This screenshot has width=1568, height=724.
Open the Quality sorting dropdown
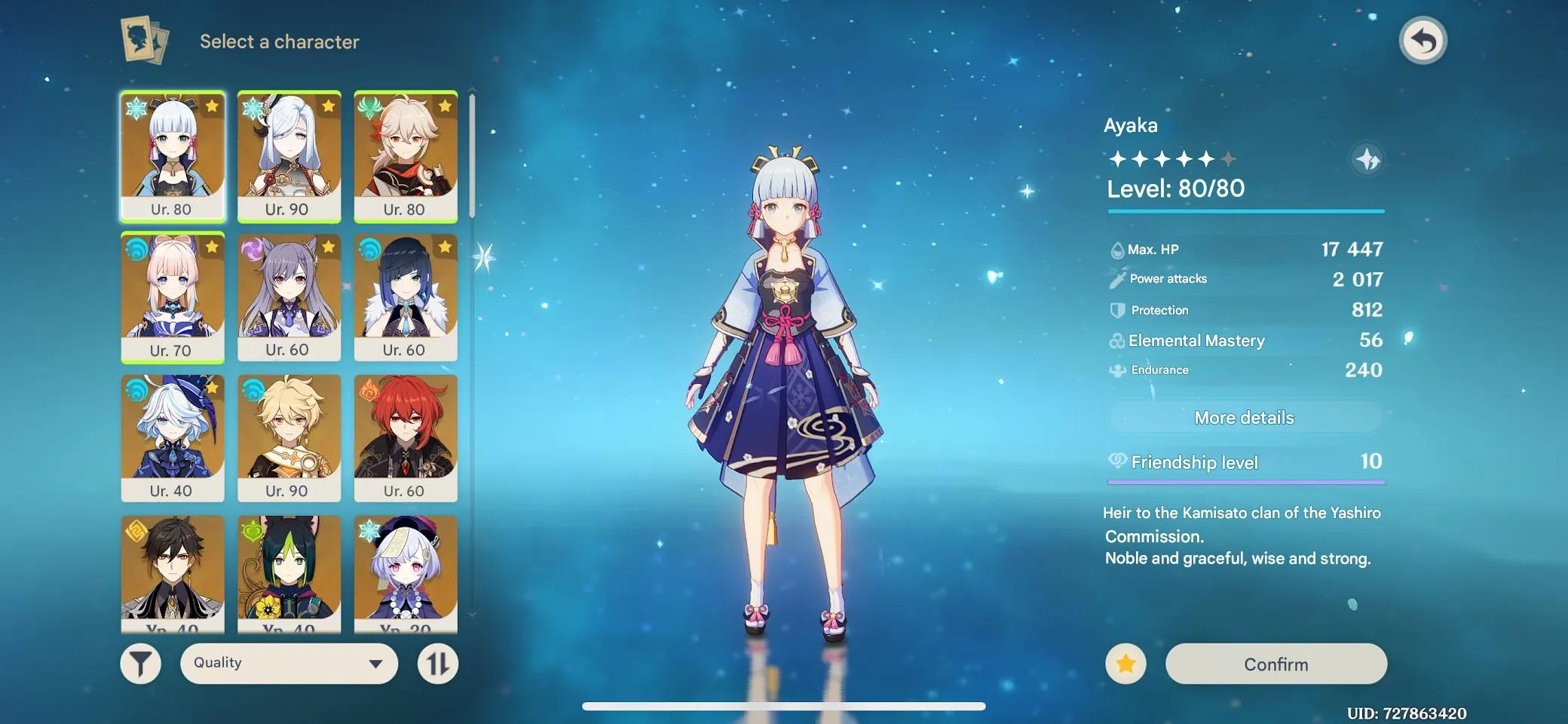(289, 663)
